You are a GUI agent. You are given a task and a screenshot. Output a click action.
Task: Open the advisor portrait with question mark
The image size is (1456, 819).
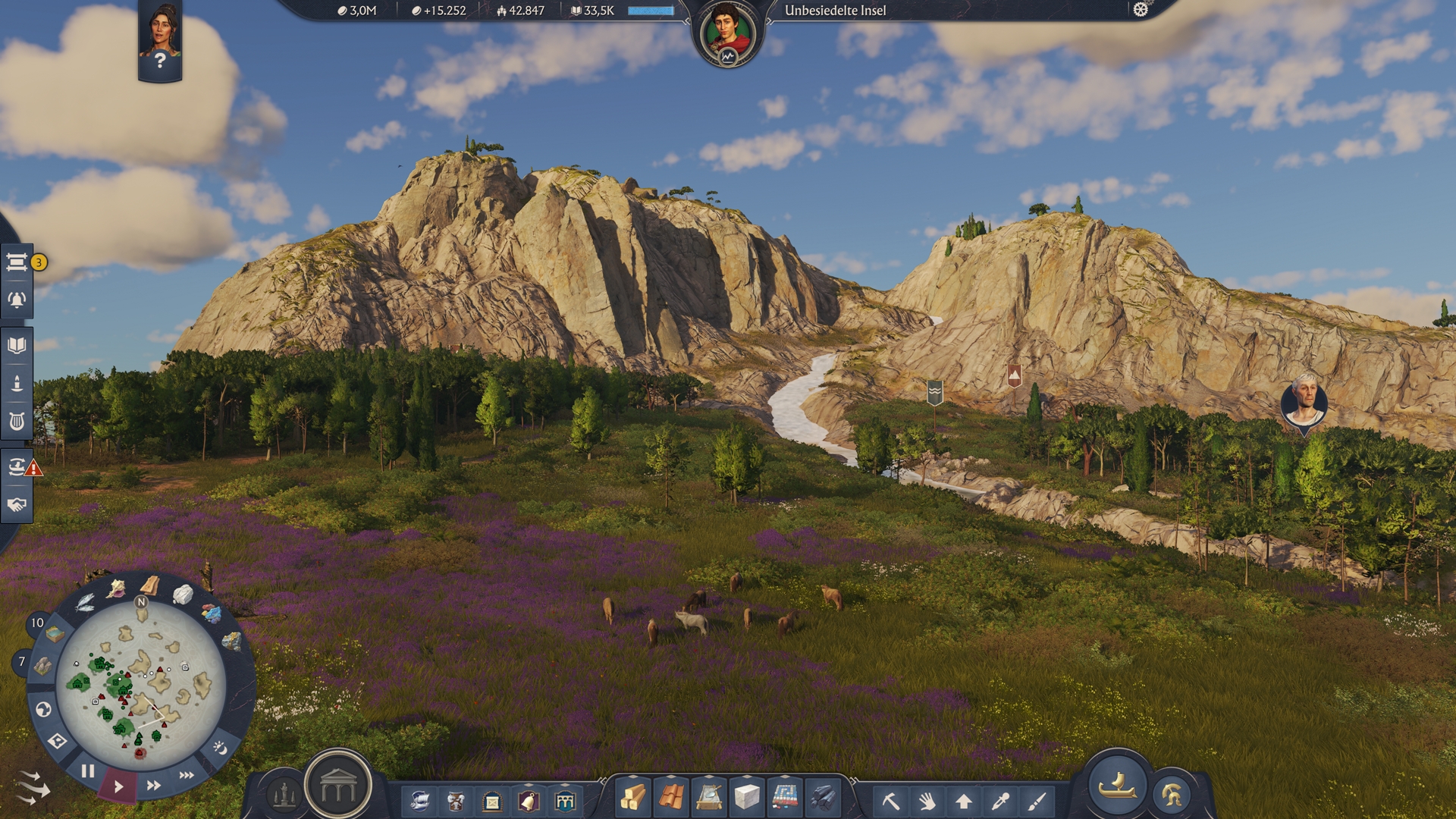pyautogui.click(x=160, y=39)
